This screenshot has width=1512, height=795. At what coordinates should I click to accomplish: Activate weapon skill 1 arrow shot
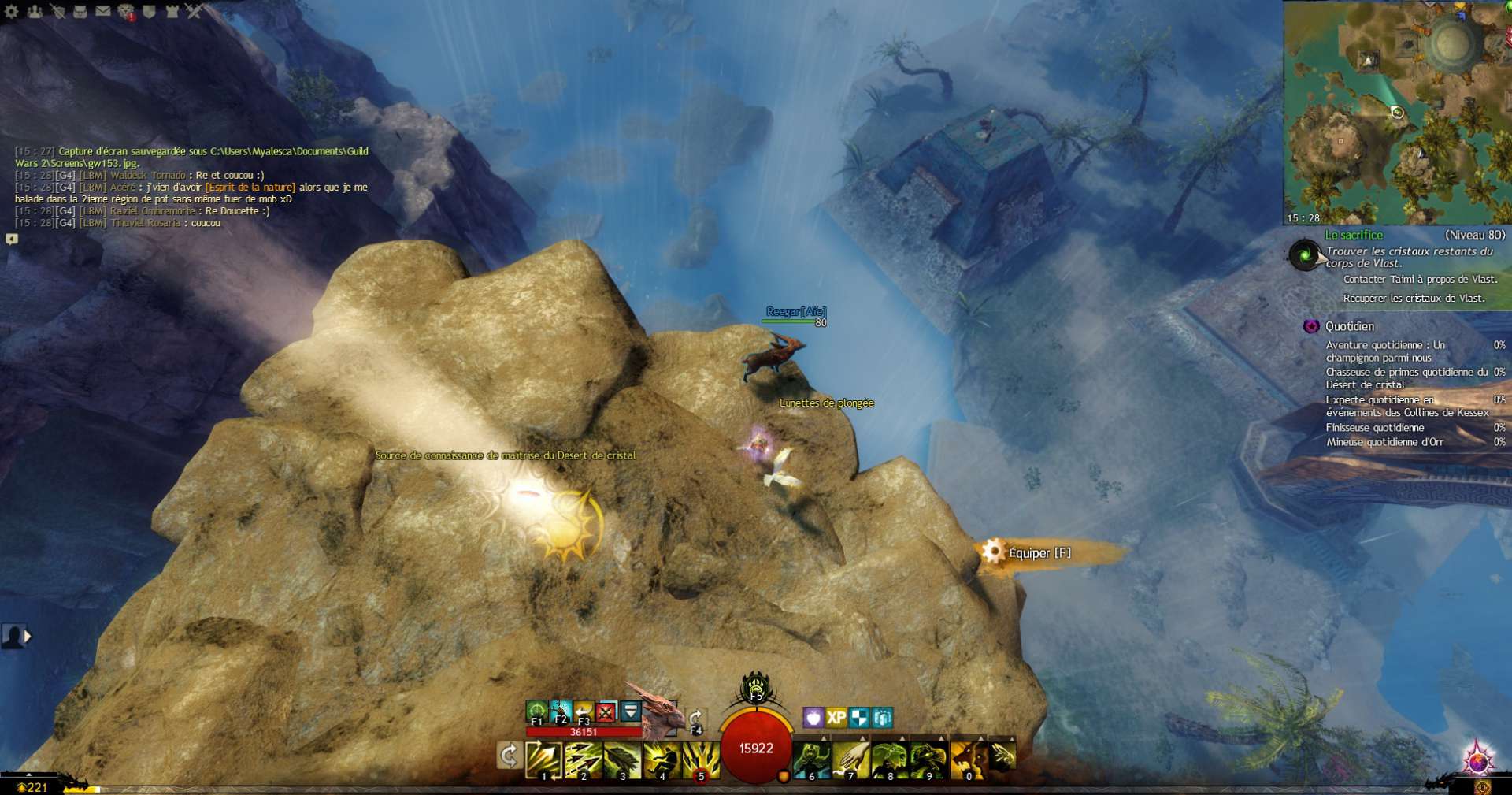coord(543,759)
